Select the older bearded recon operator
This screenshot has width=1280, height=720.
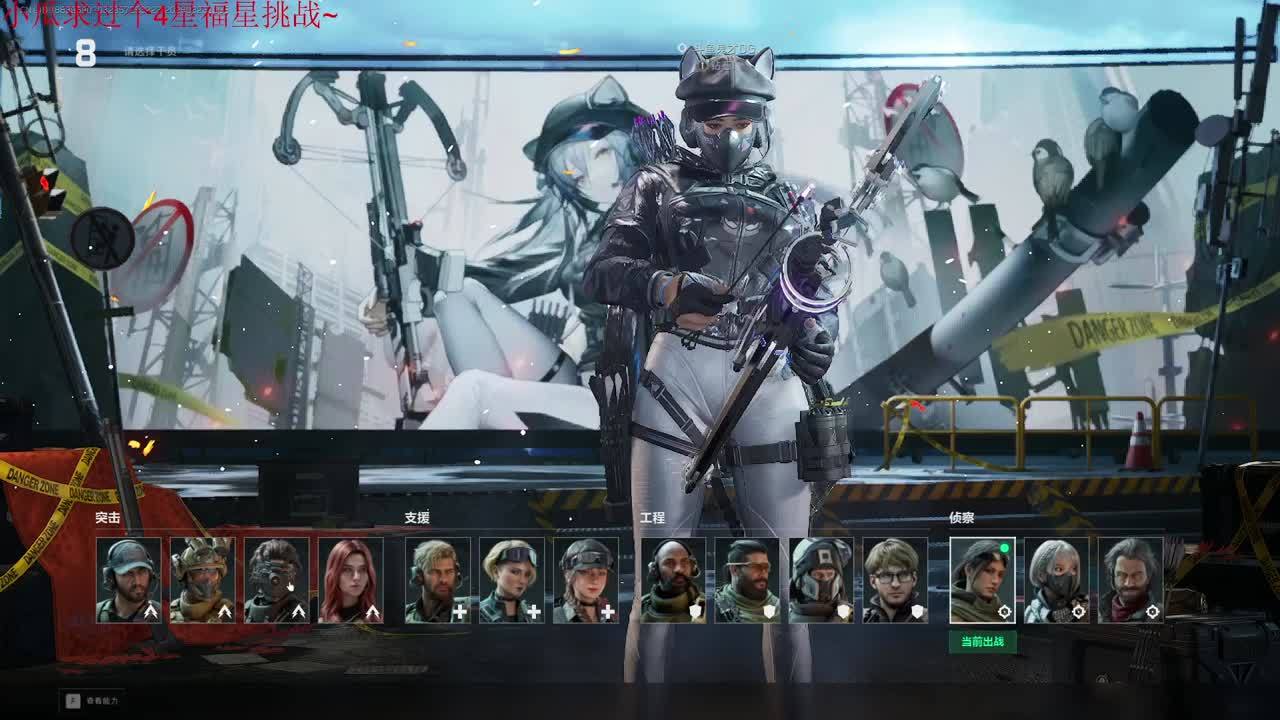click(1130, 580)
